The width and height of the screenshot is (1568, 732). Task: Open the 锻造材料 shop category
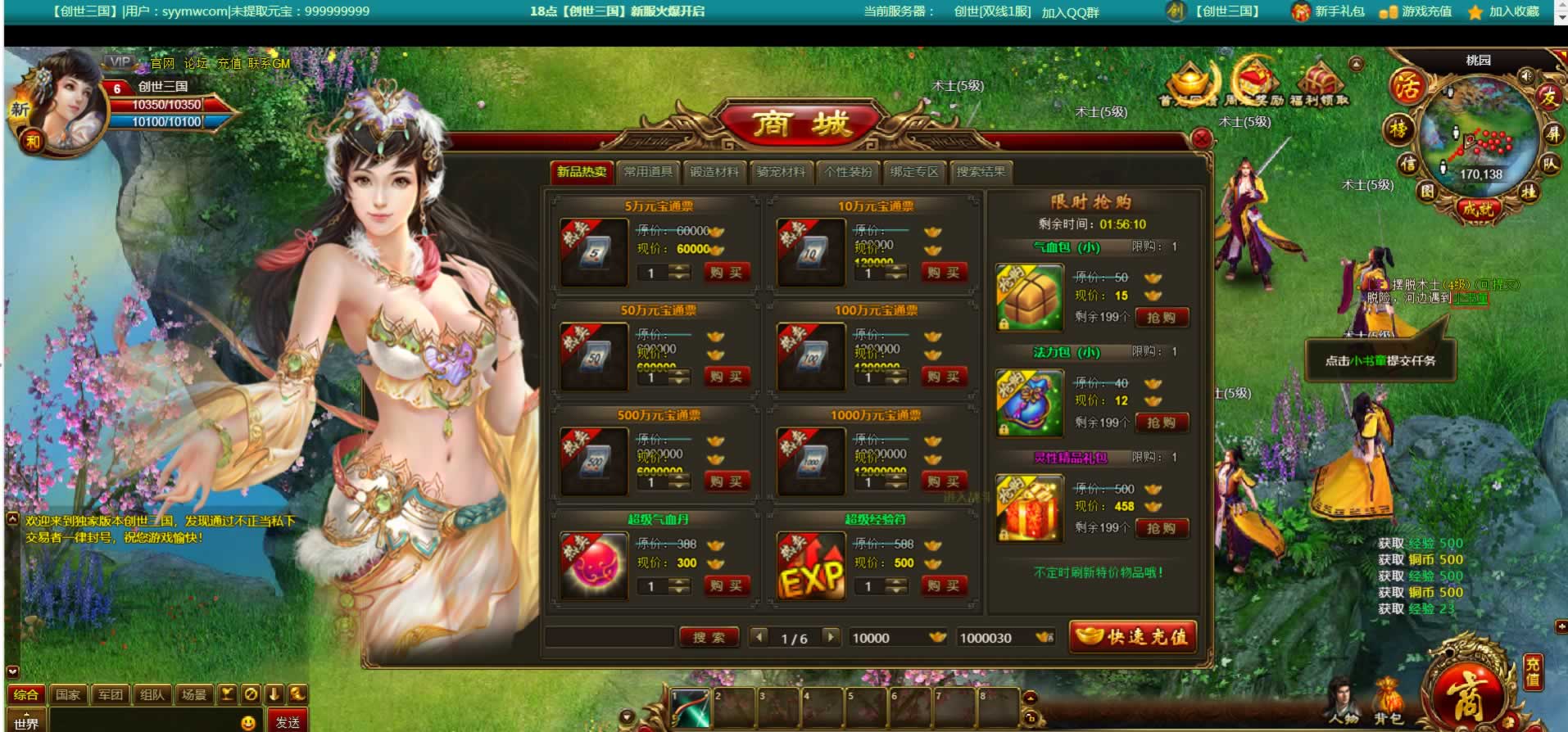point(714,172)
